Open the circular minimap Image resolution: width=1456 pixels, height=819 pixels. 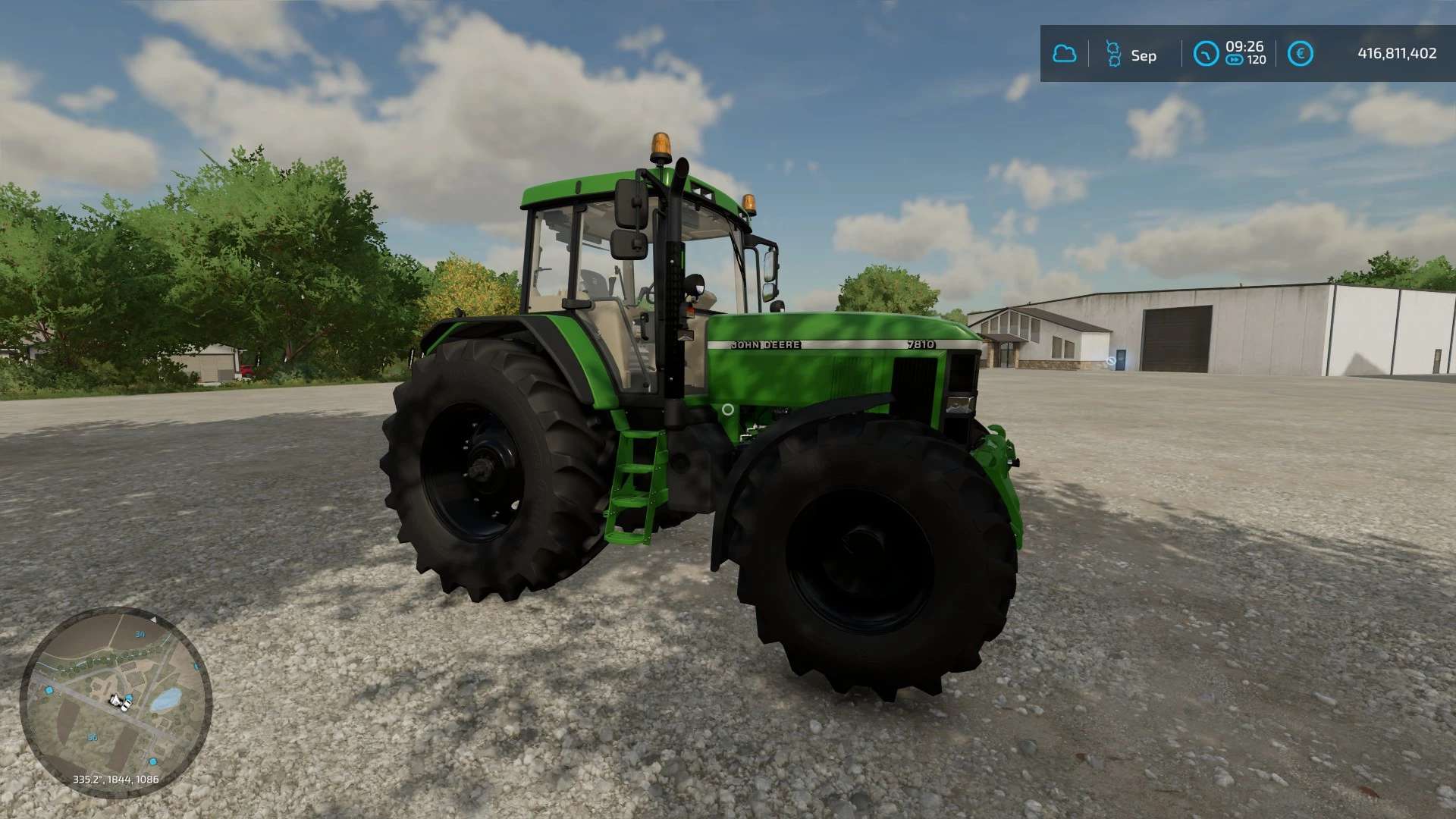[x=116, y=701]
